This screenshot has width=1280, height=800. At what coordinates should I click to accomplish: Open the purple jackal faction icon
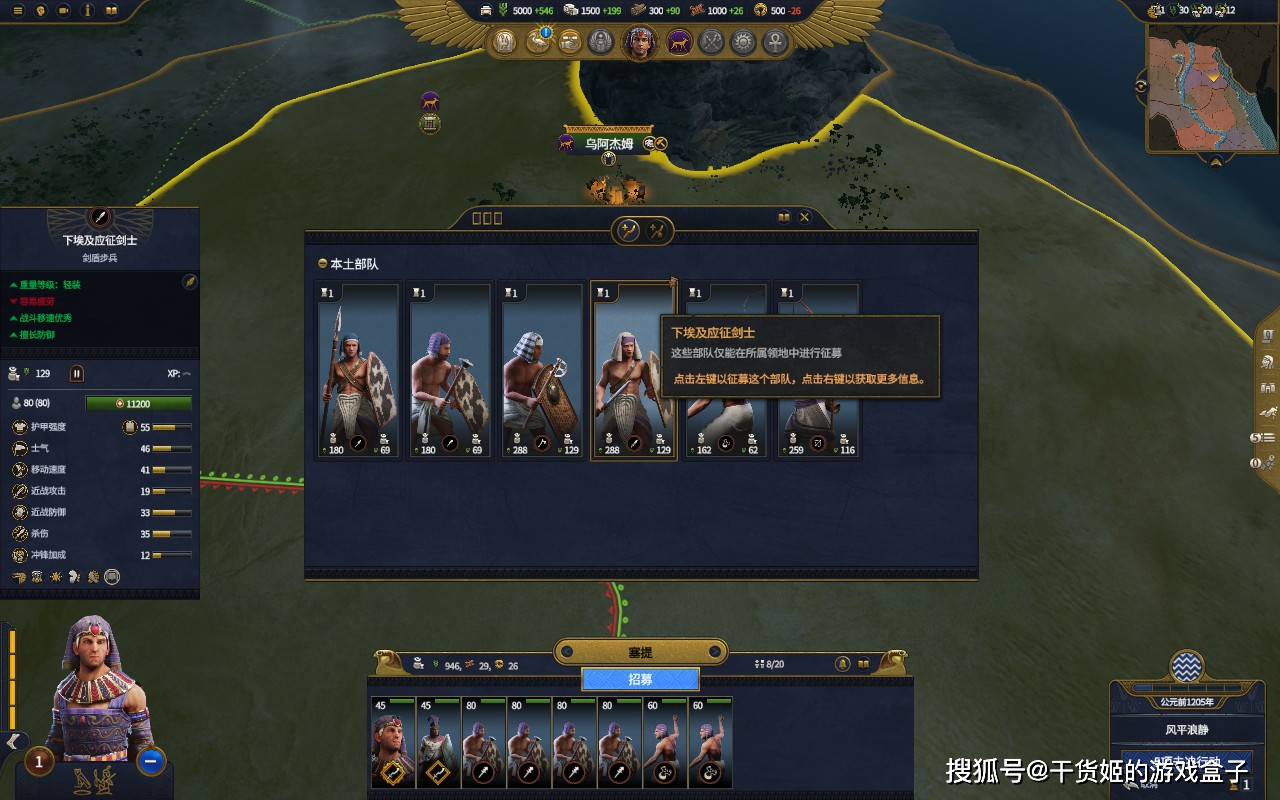click(679, 42)
